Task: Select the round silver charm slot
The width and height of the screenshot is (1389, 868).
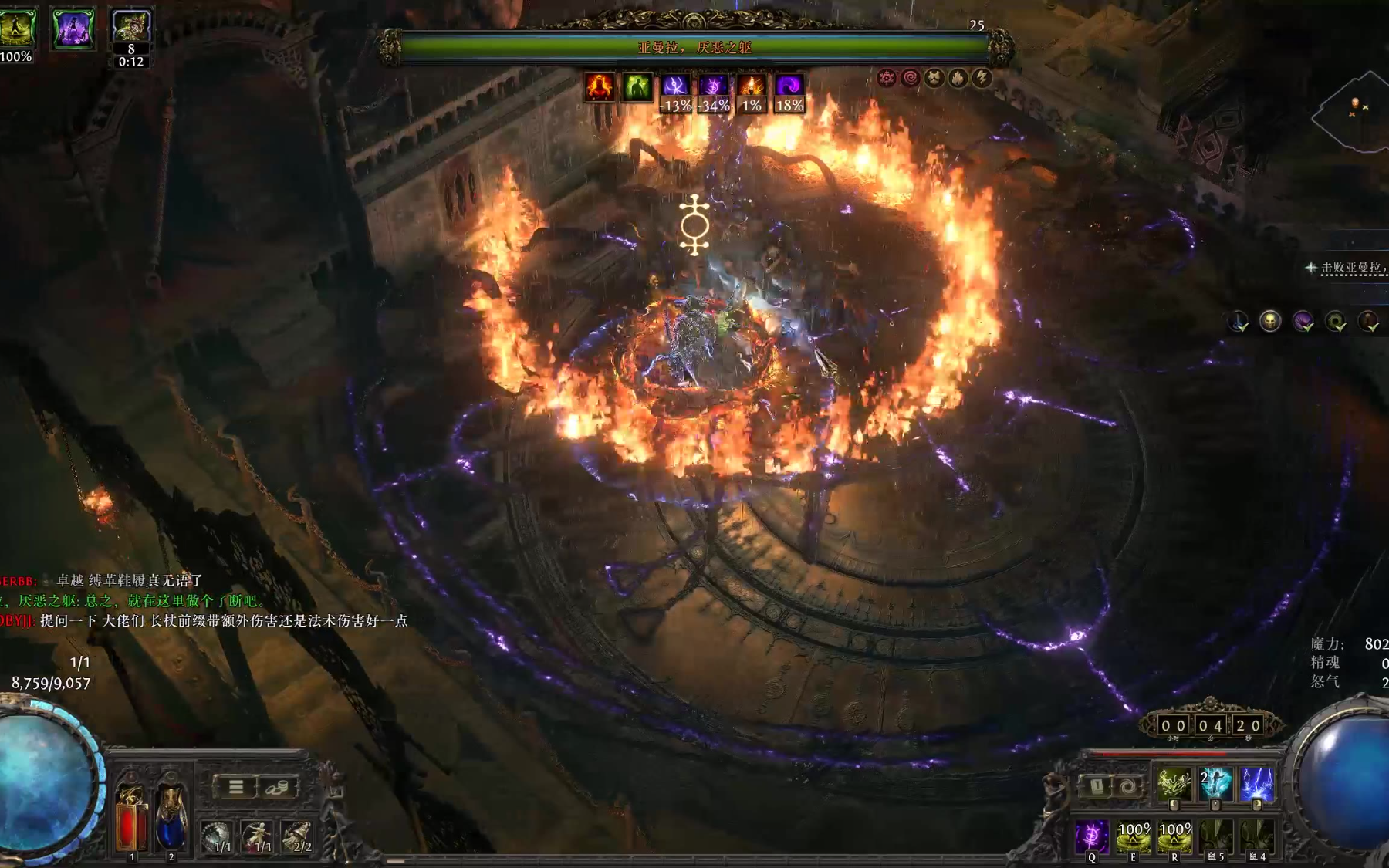Action: 217,836
